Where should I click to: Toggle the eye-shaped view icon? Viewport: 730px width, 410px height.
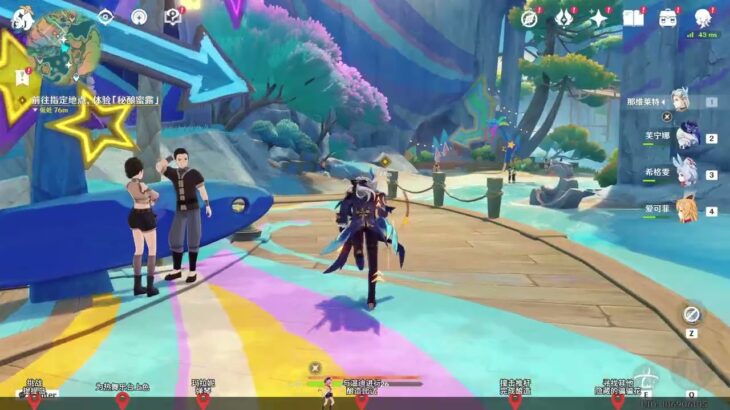tap(106, 17)
